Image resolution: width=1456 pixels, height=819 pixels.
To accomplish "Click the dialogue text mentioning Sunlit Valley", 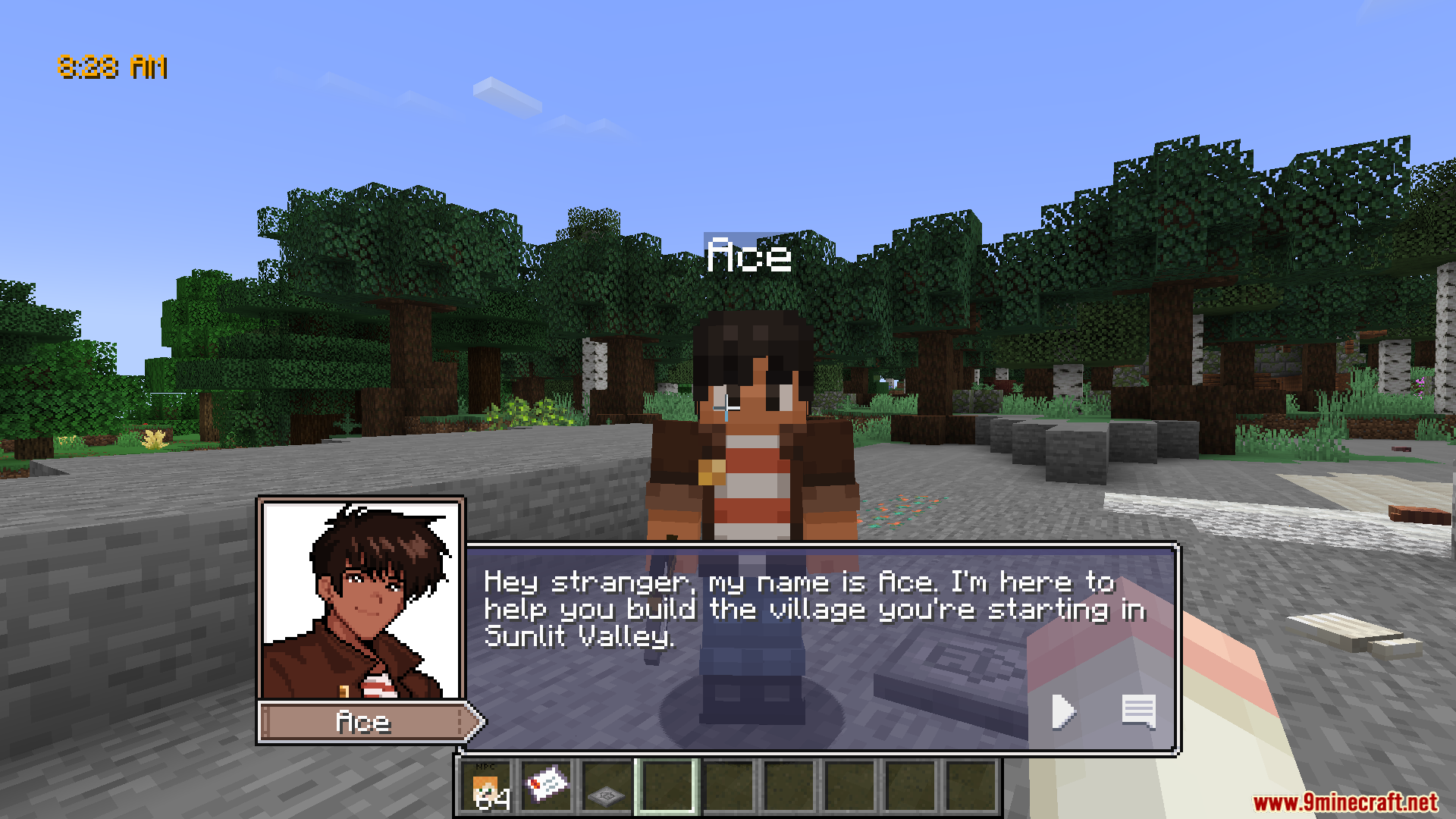I will coord(581,636).
